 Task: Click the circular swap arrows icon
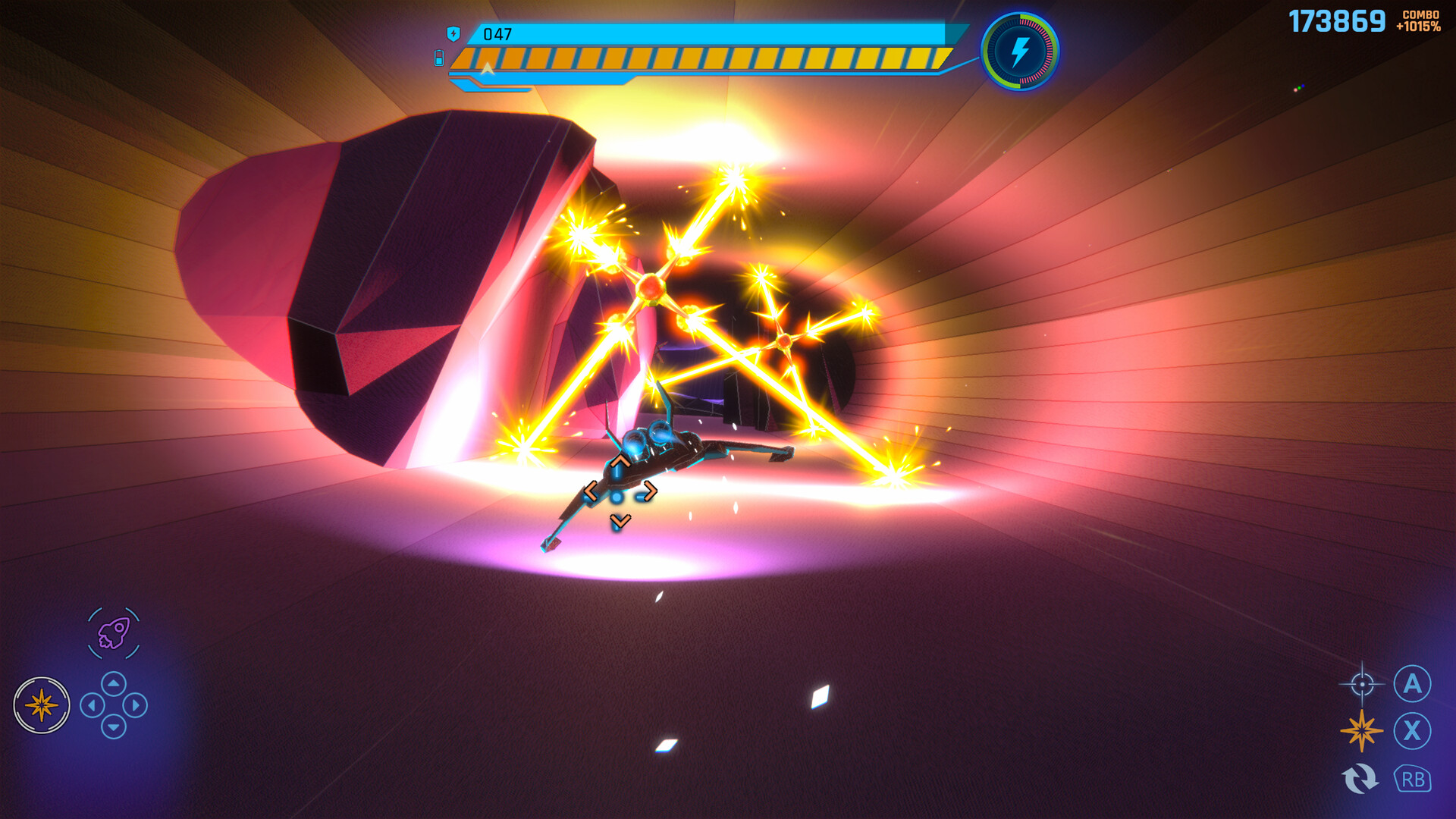[x=1360, y=779]
